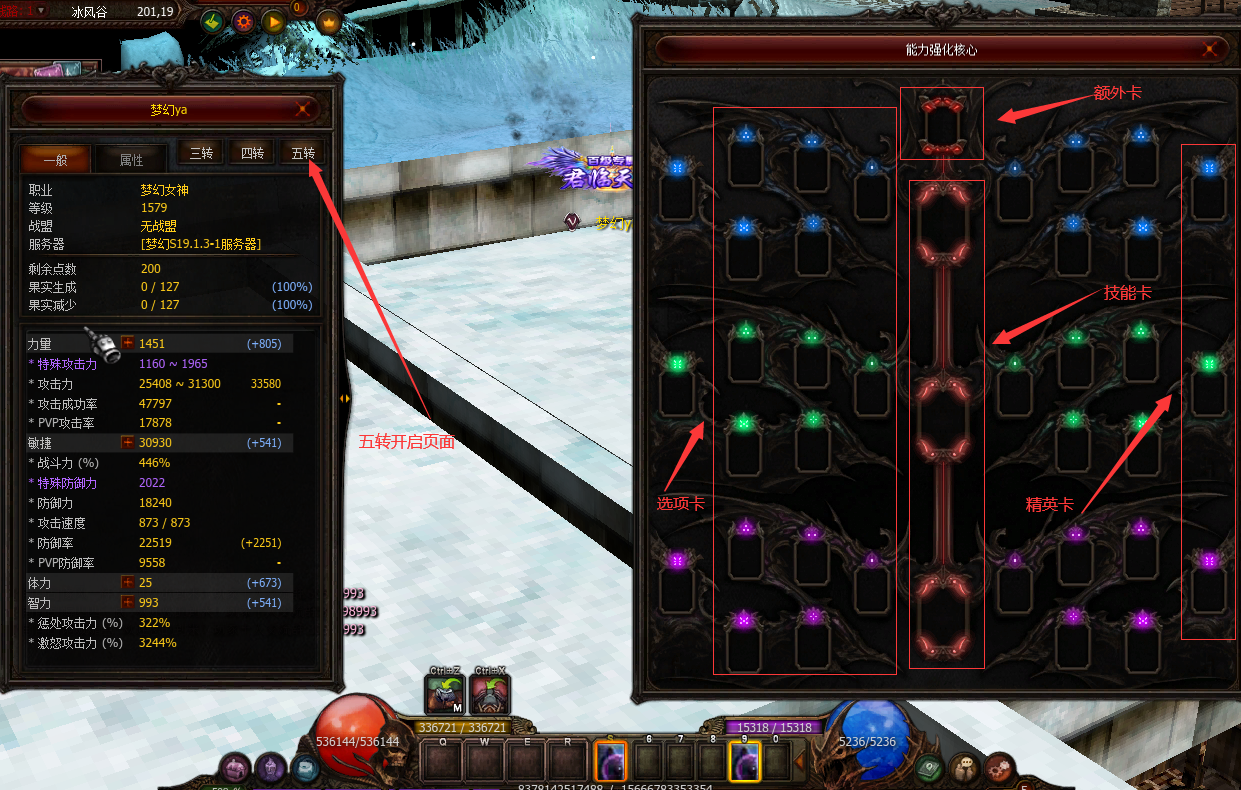Select the red extra card slot

pyautogui.click(x=941, y=124)
